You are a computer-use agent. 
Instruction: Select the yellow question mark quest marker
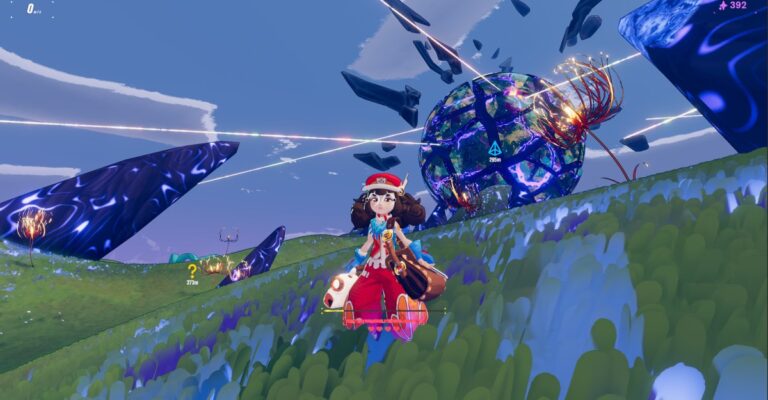[x=192, y=270]
